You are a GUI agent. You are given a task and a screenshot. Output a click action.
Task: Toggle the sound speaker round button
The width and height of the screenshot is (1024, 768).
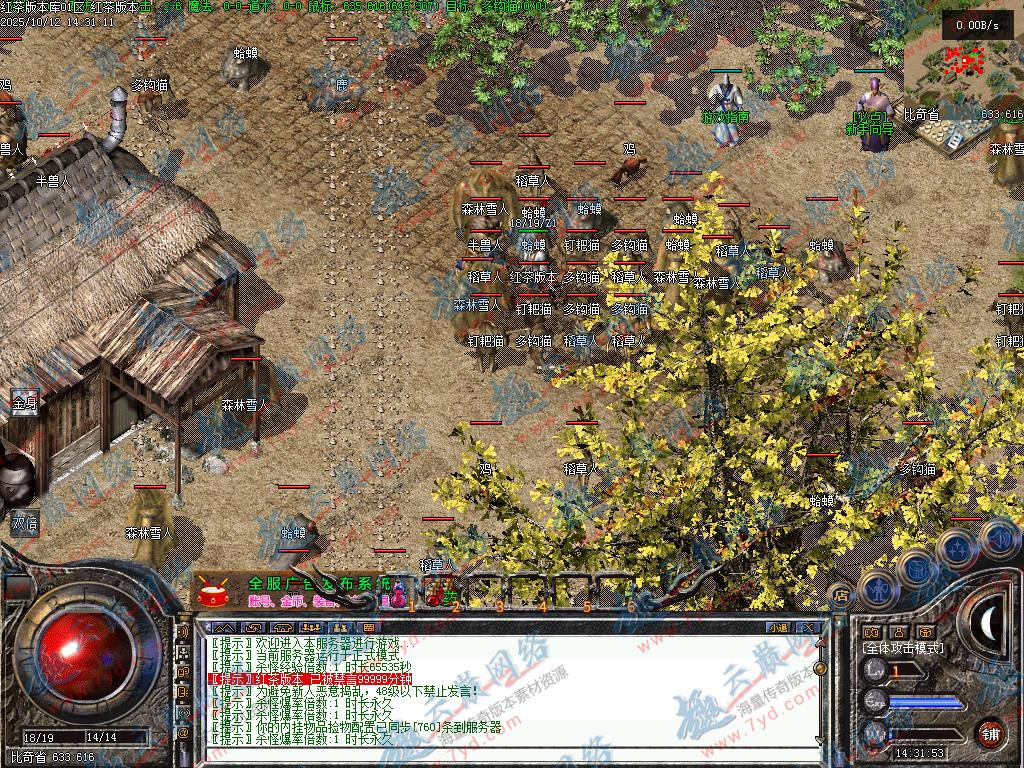(x=998, y=537)
